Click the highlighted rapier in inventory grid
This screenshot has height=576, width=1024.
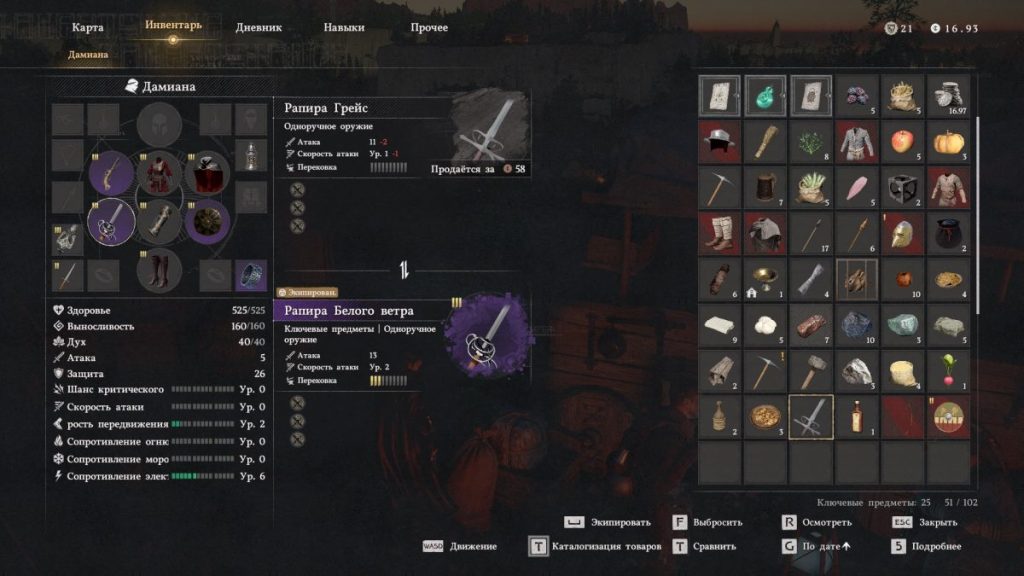[811, 417]
